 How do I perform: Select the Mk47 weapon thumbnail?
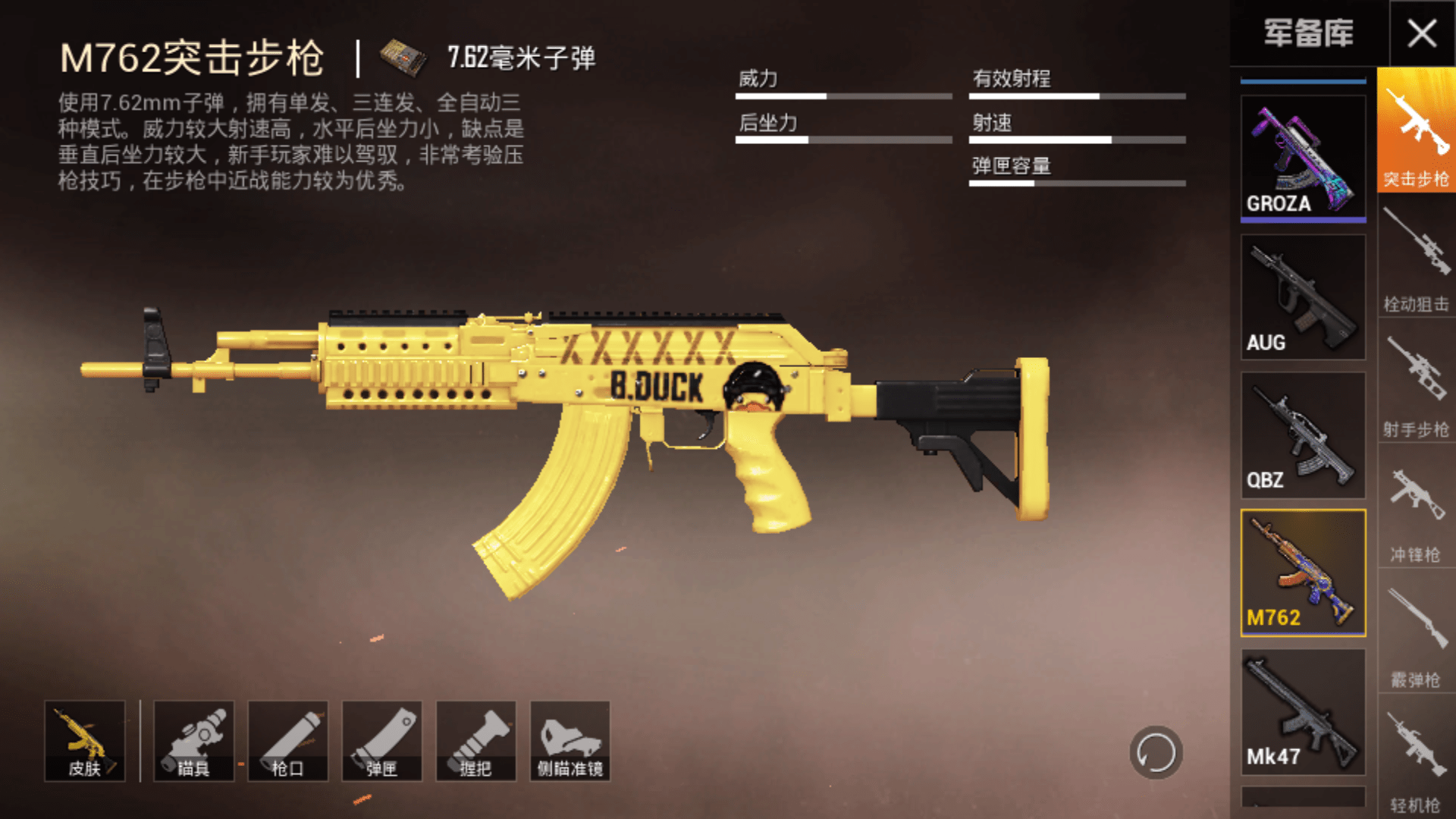[x=1301, y=711]
